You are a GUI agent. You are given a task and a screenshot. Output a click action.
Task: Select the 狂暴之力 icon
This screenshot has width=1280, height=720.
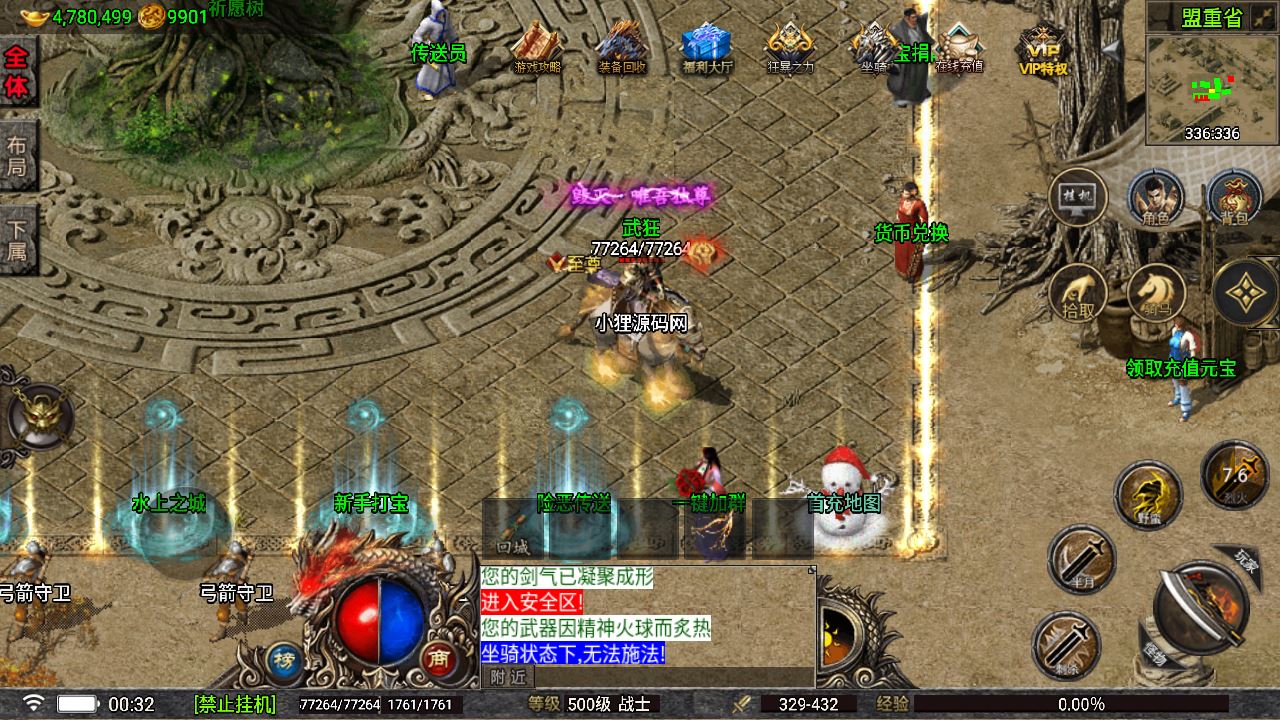click(790, 47)
